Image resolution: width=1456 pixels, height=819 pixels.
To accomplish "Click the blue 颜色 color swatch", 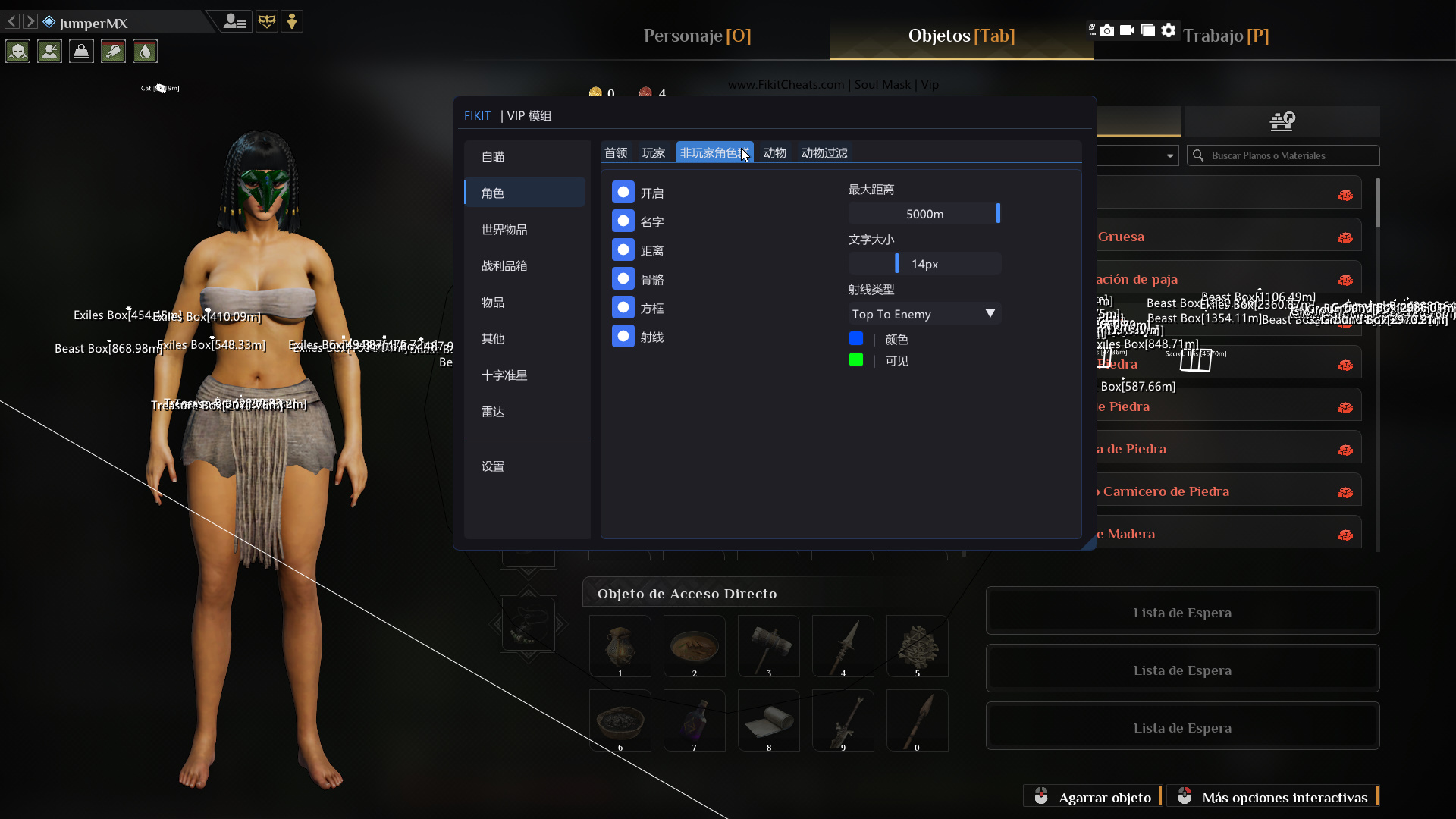I will pyautogui.click(x=856, y=339).
